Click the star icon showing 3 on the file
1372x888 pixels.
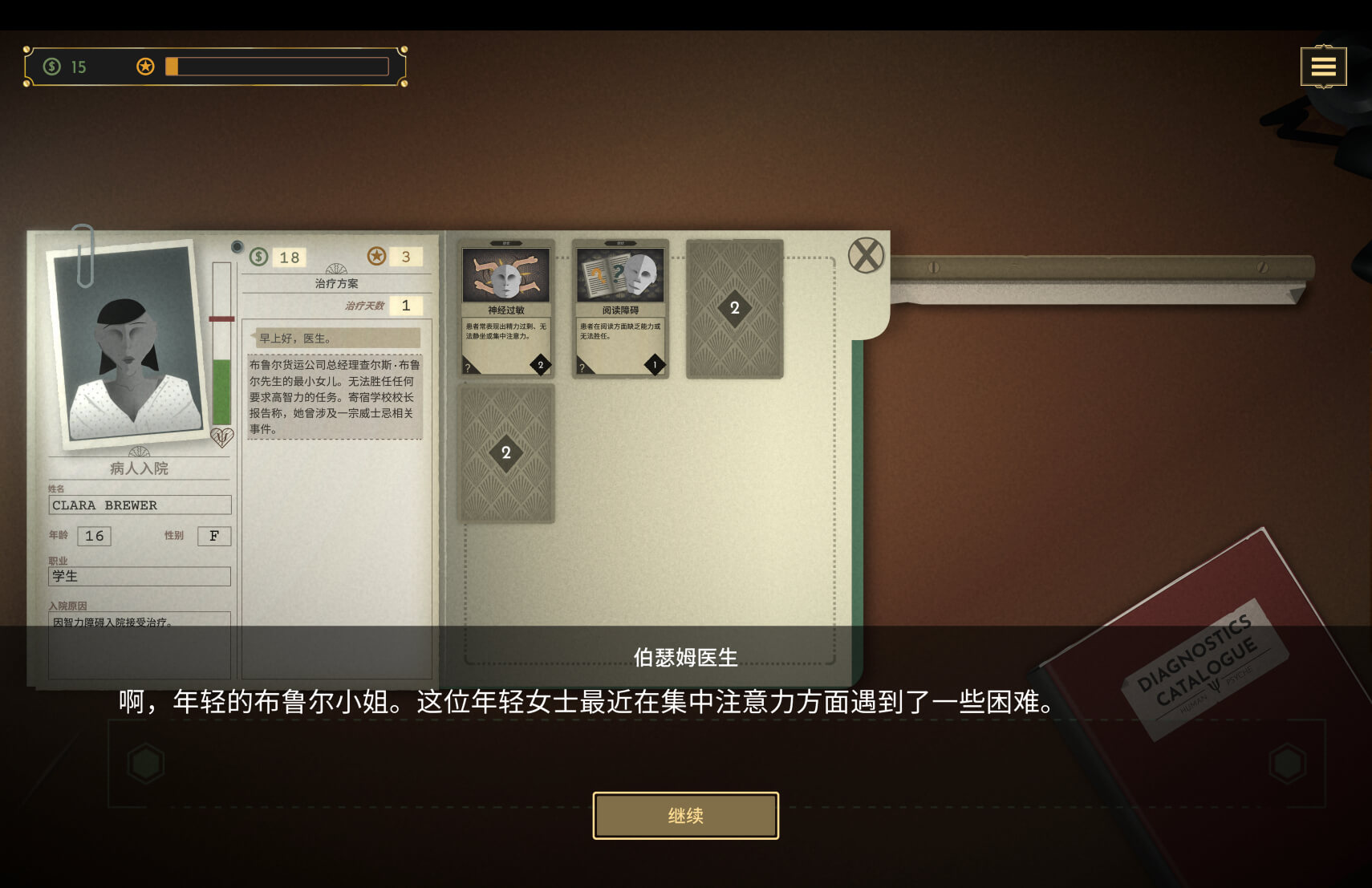click(x=375, y=257)
